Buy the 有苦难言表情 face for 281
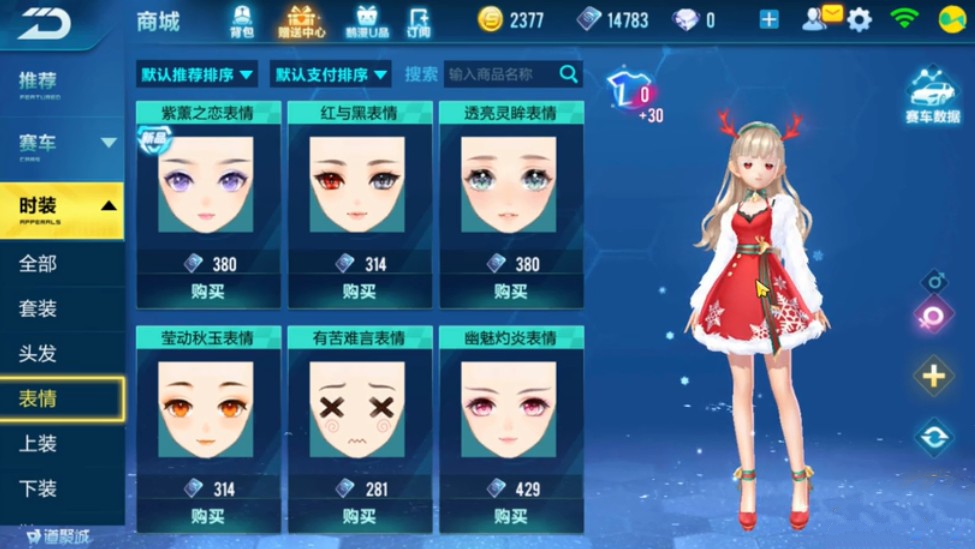 pyautogui.click(x=359, y=516)
